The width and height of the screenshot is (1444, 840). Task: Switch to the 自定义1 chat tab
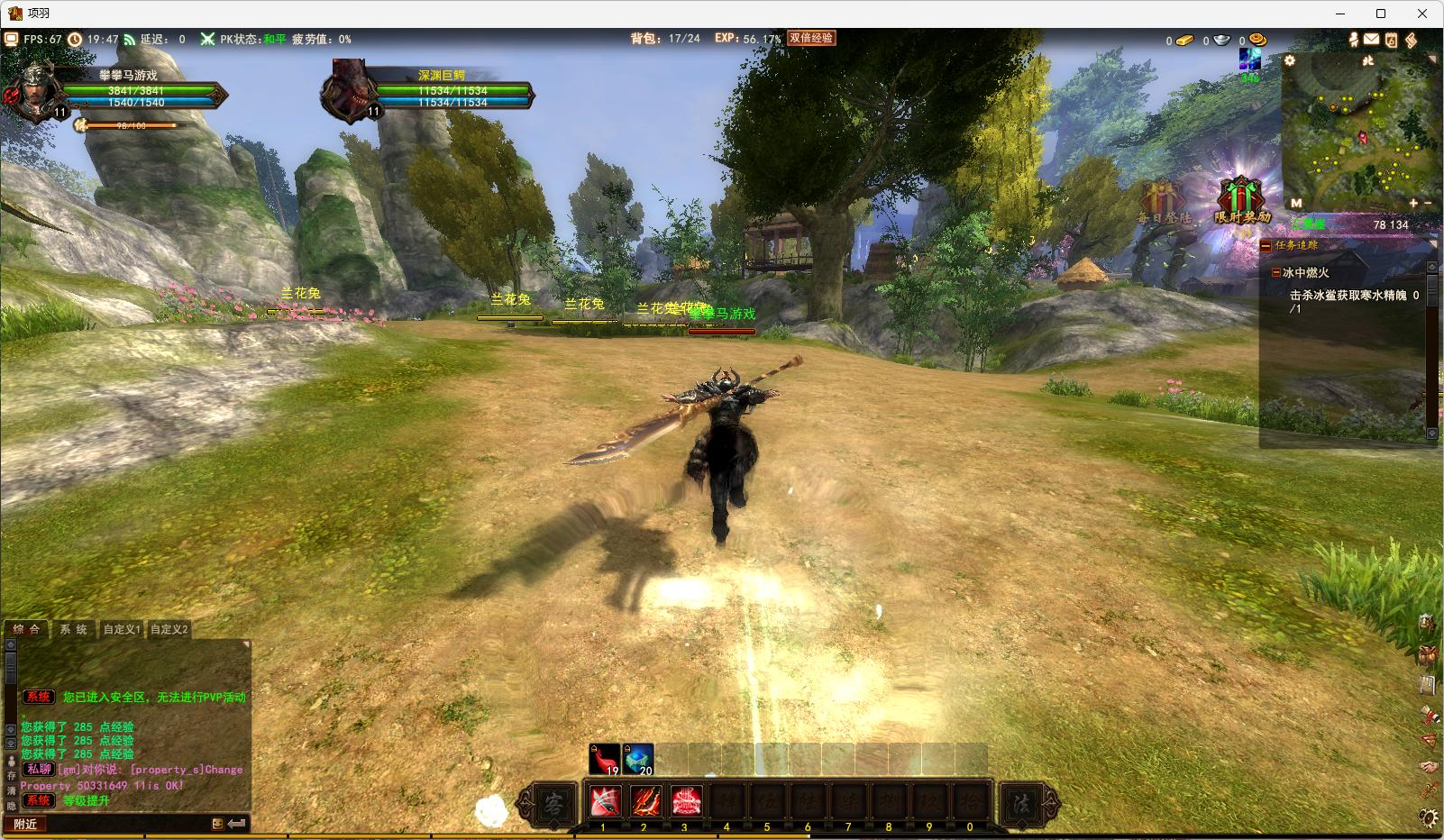click(122, 629)
